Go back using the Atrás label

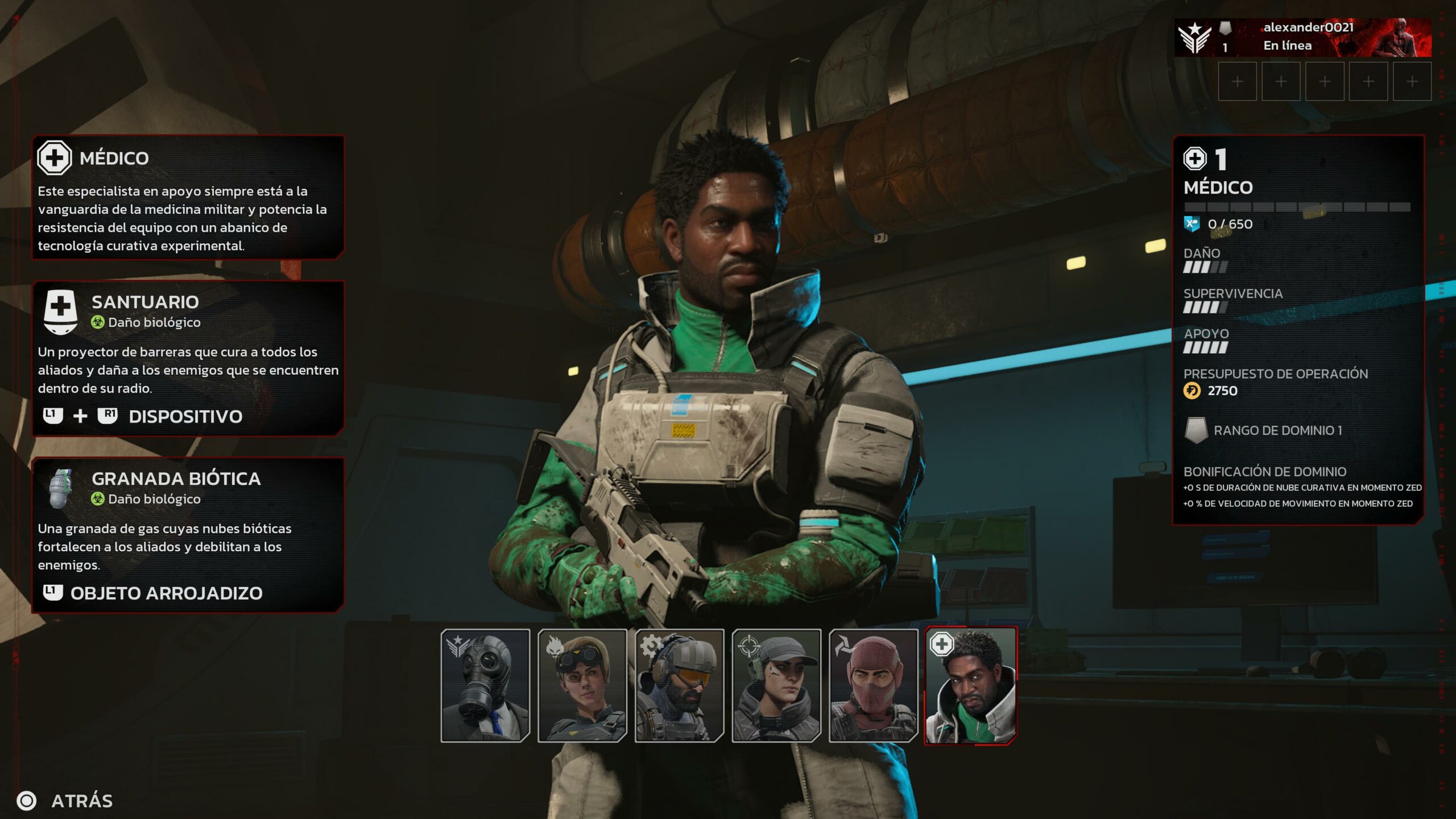point(82,801)
